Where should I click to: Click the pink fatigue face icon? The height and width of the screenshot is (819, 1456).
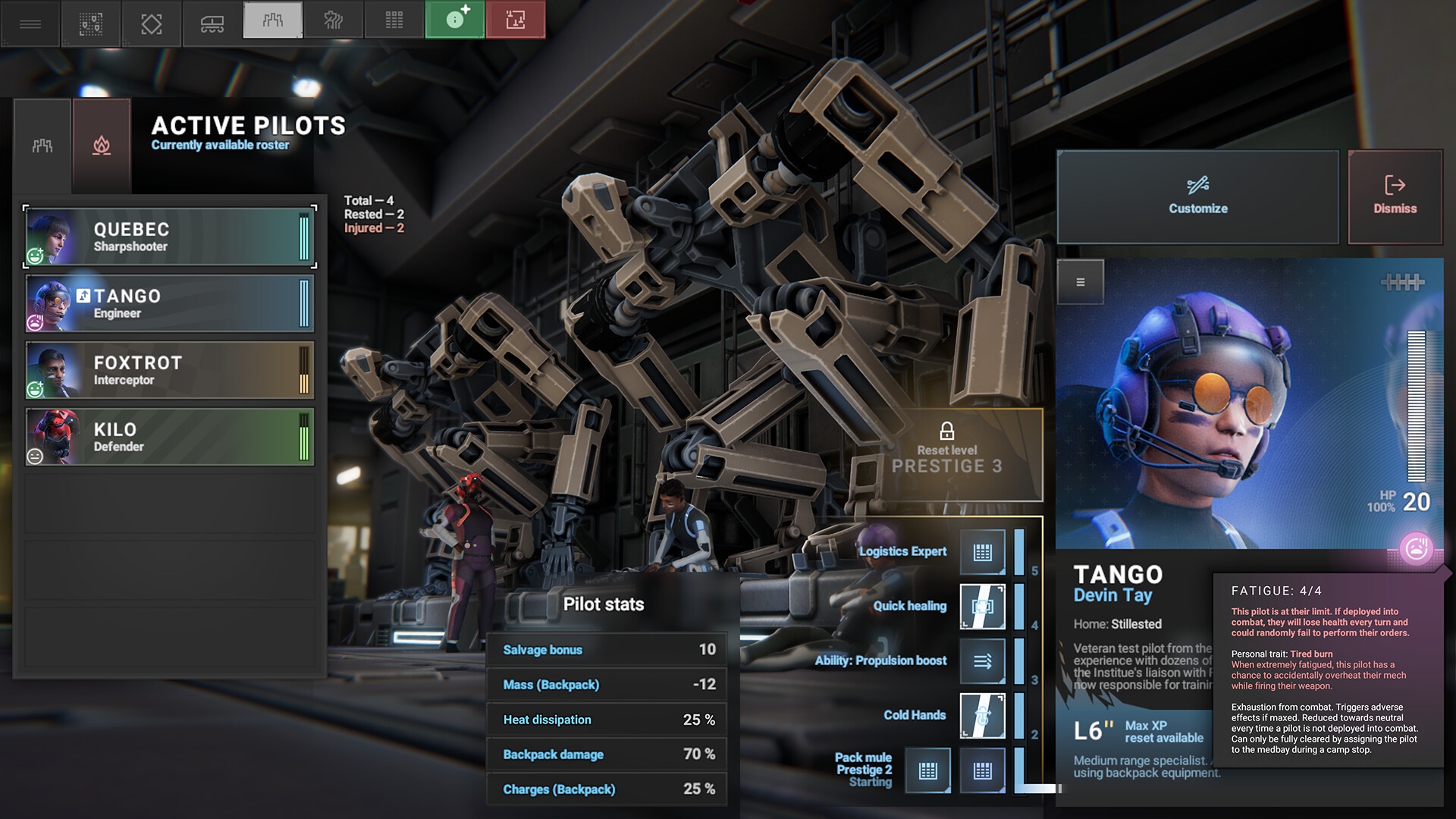click(1416, 548)
